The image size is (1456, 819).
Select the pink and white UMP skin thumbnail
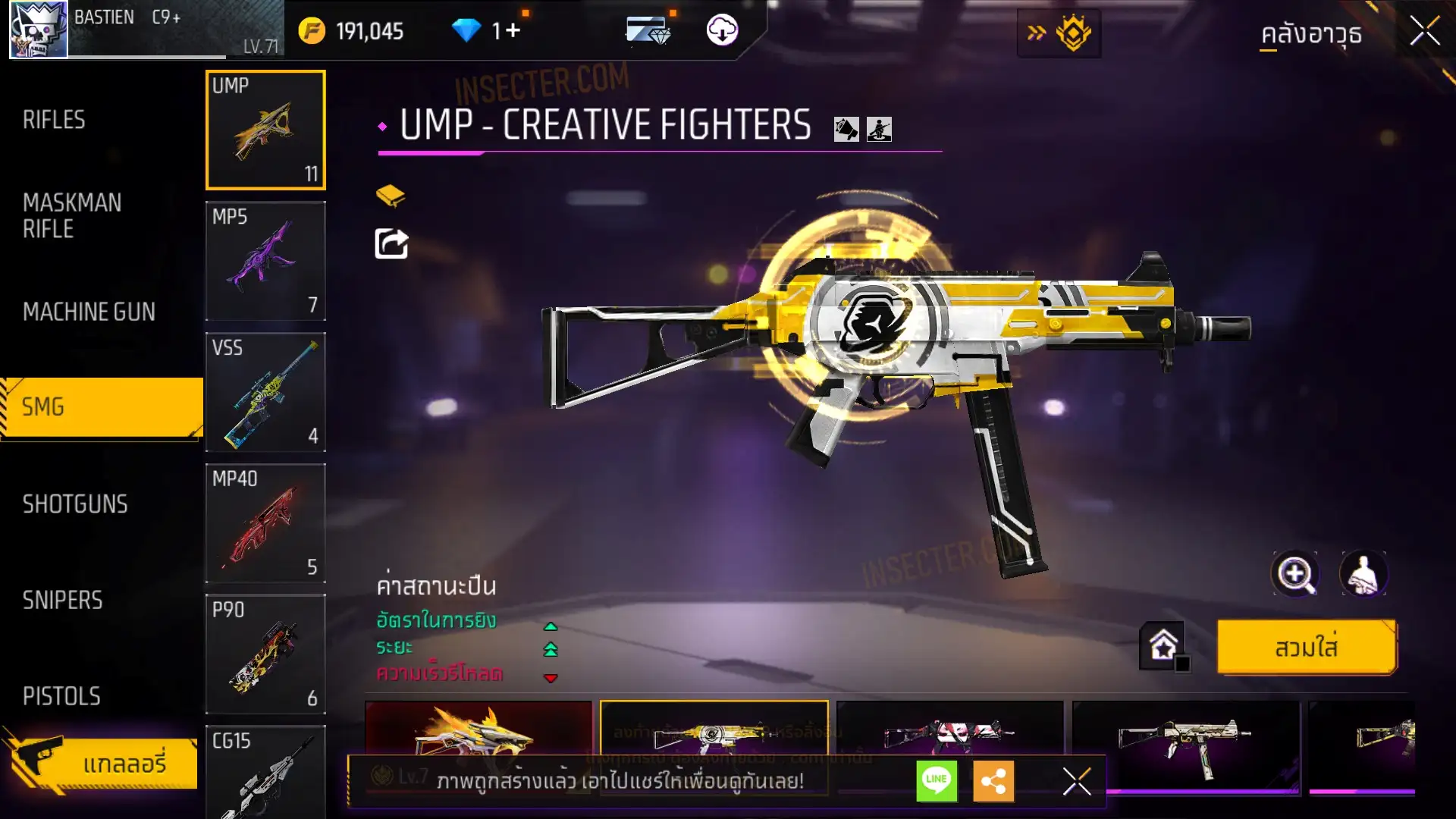[x=949, y=732]
